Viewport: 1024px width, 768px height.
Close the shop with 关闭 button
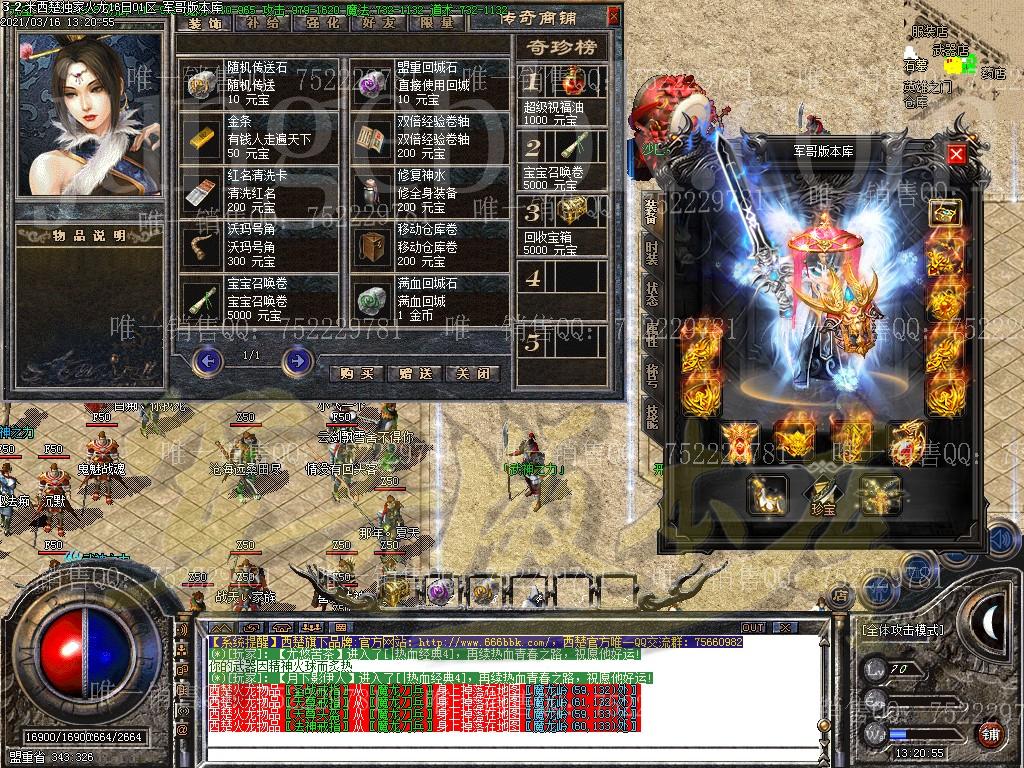[x=473, y=373]
